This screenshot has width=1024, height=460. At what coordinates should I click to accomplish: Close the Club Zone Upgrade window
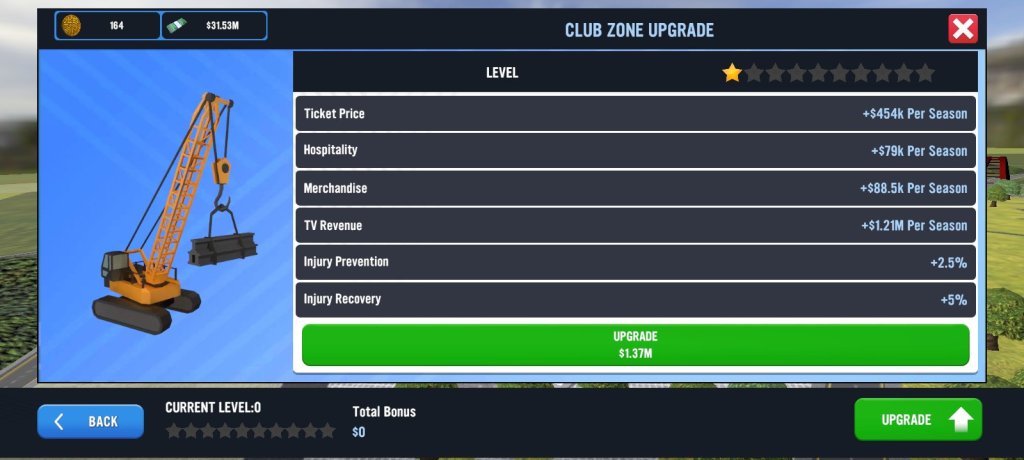[962, 29]
